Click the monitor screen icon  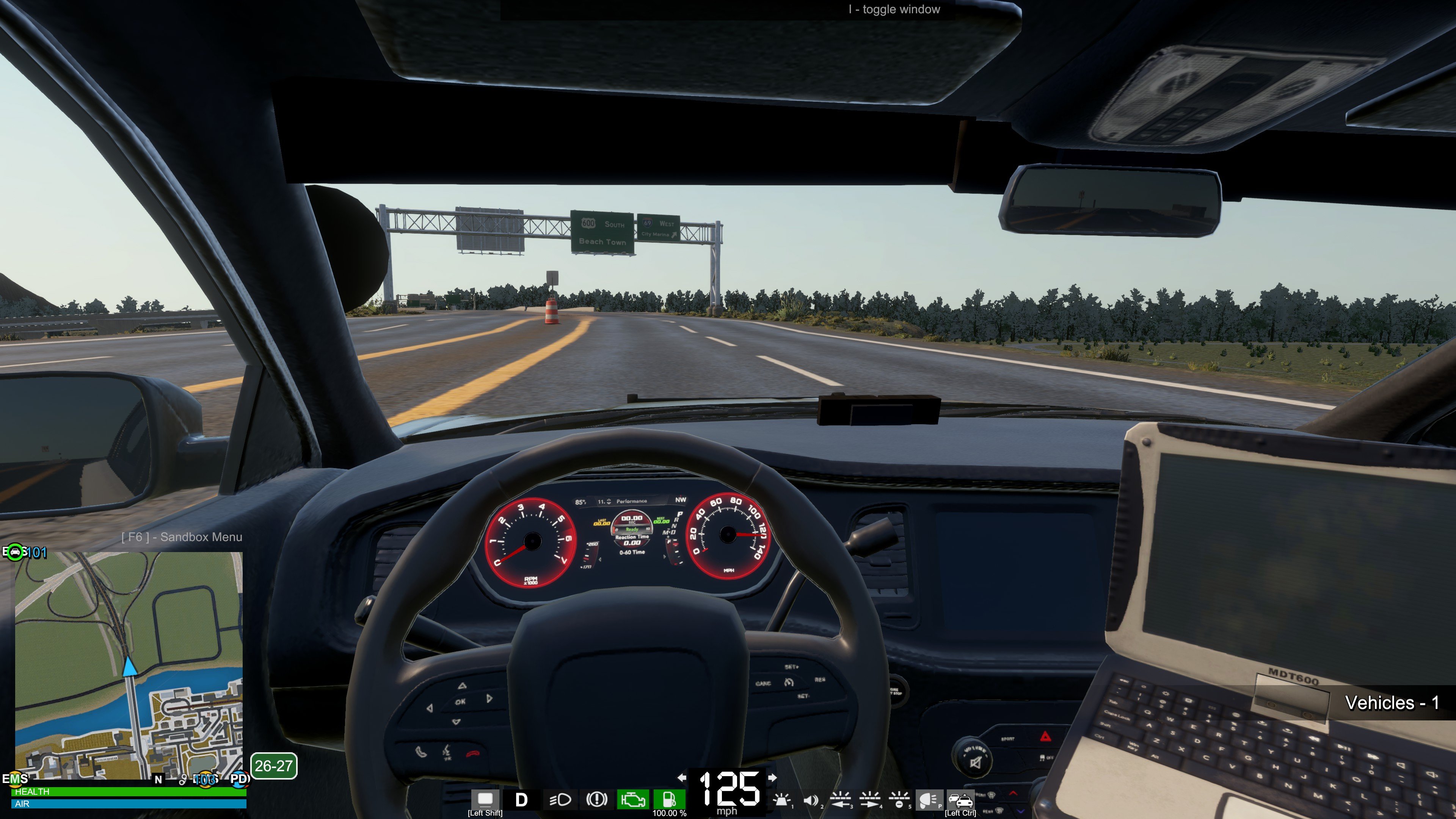pyautogui.click(x=485, y=799)
